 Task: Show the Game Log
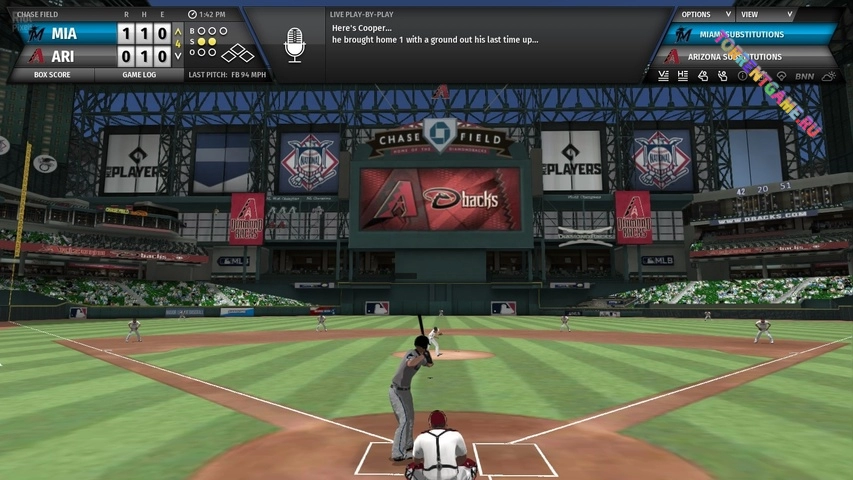point(139,75)
